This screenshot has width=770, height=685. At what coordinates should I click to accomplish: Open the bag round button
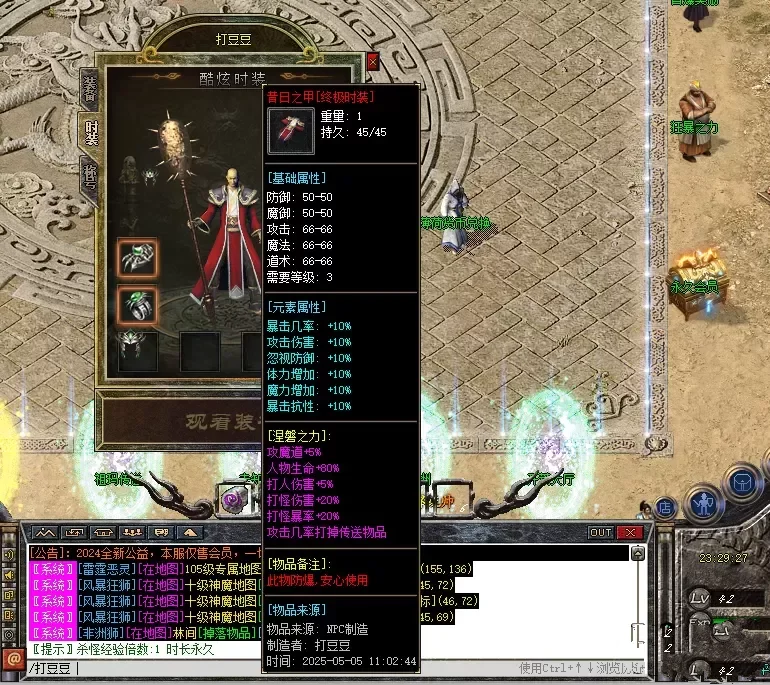[743, 482]
